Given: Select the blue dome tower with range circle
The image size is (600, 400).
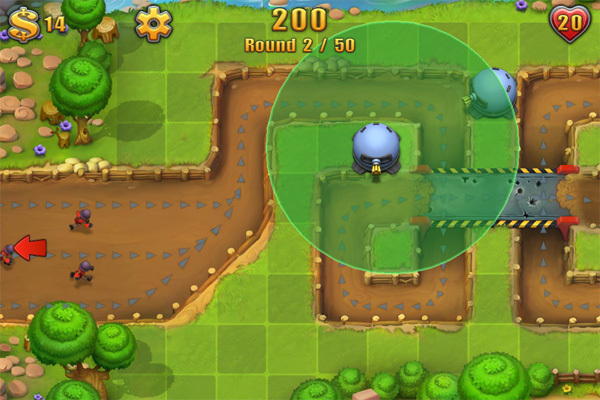Looking at the screenshot, I should (377, 149).
